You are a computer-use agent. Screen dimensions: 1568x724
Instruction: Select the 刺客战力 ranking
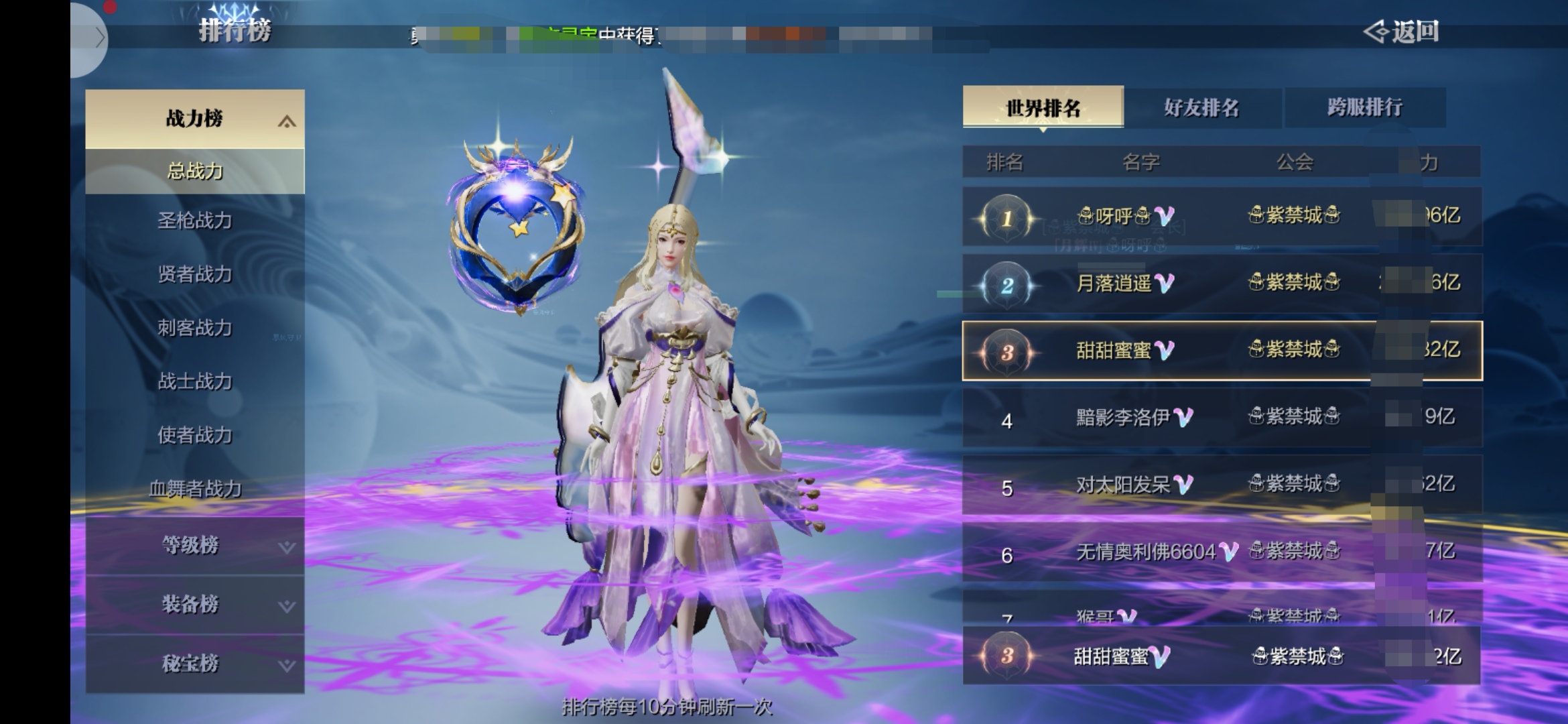(194, 328)
